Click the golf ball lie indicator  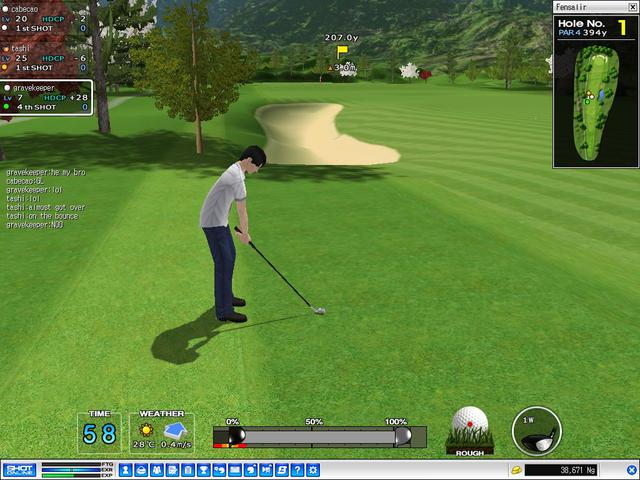[x=470, y=430]
